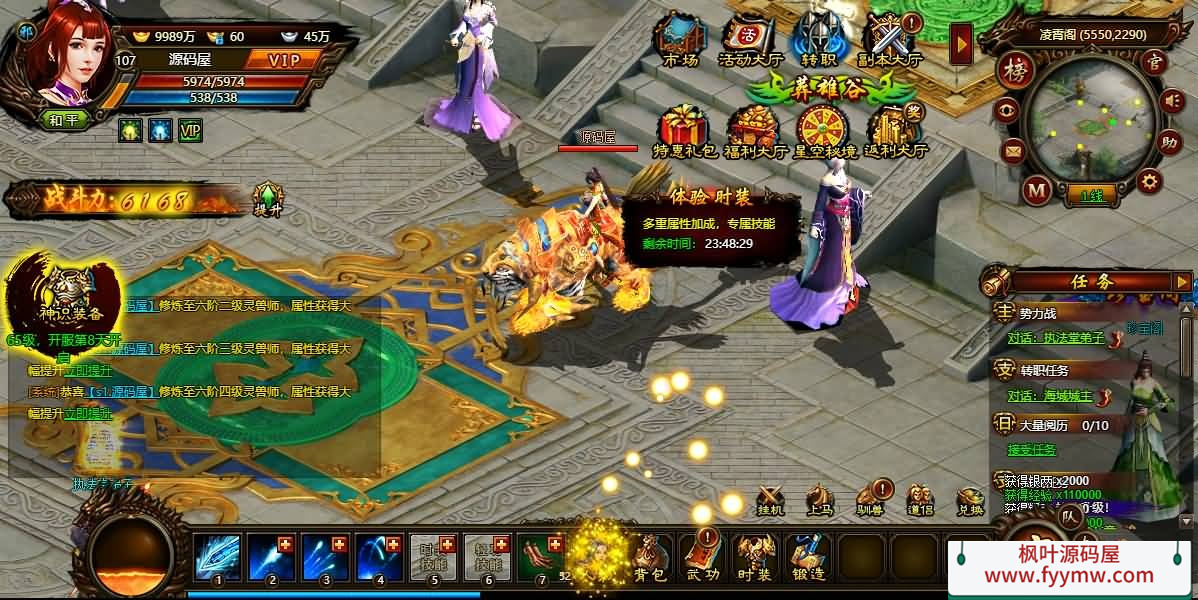Click the 提升 power upgrade crystal

[x=267, y=198]
